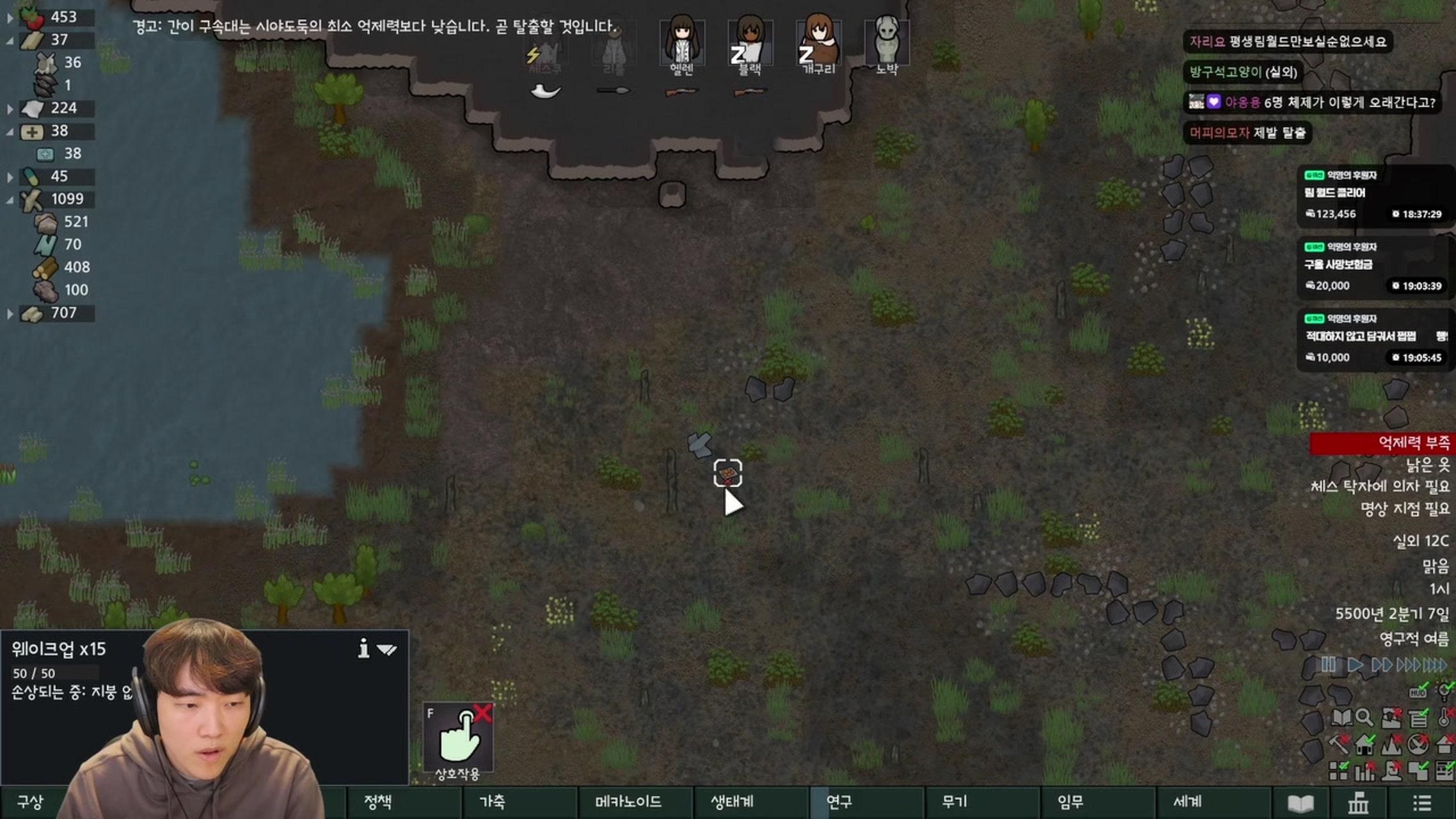The height and width of the screenshot is (819, 1456).
Task: Open the 세계 world map tab
Action: pos(1187,802)
